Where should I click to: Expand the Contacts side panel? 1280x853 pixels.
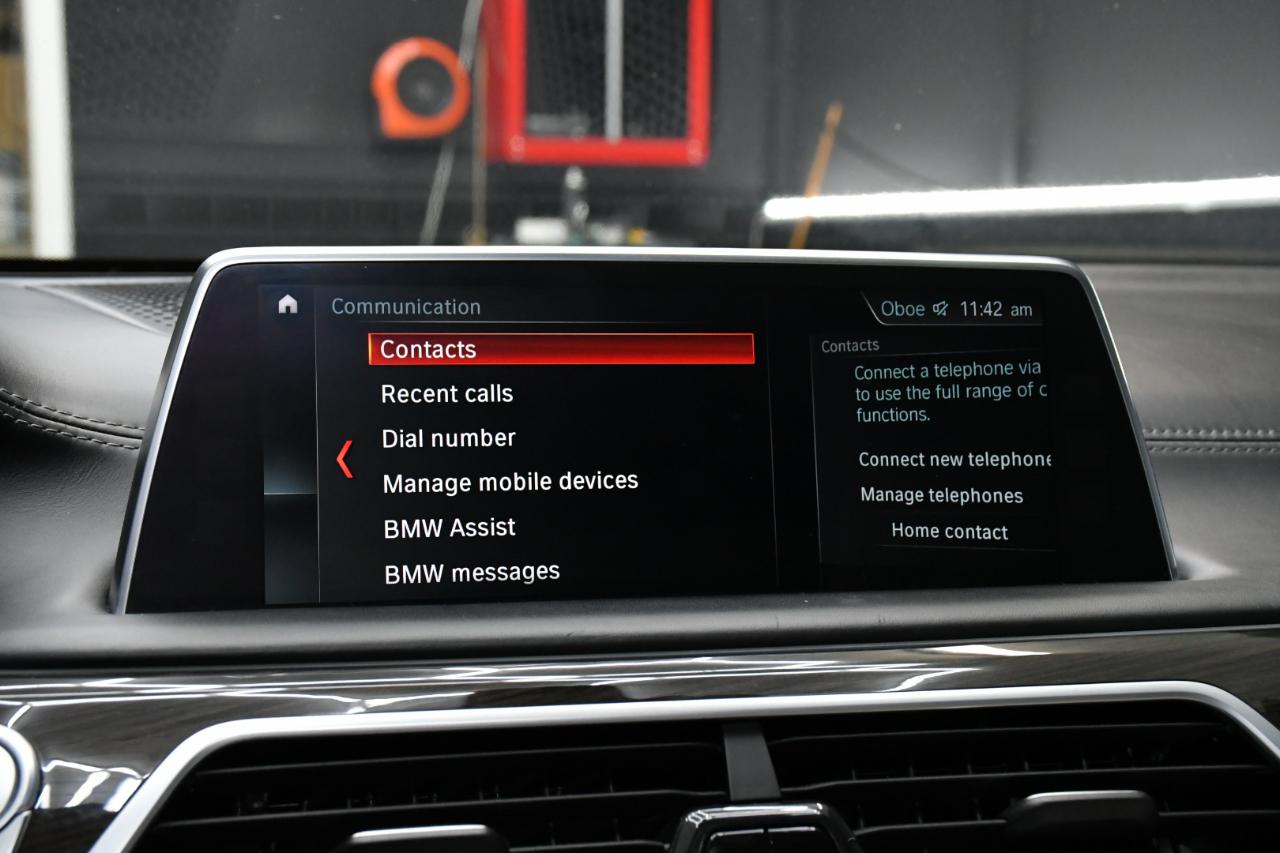848,344
